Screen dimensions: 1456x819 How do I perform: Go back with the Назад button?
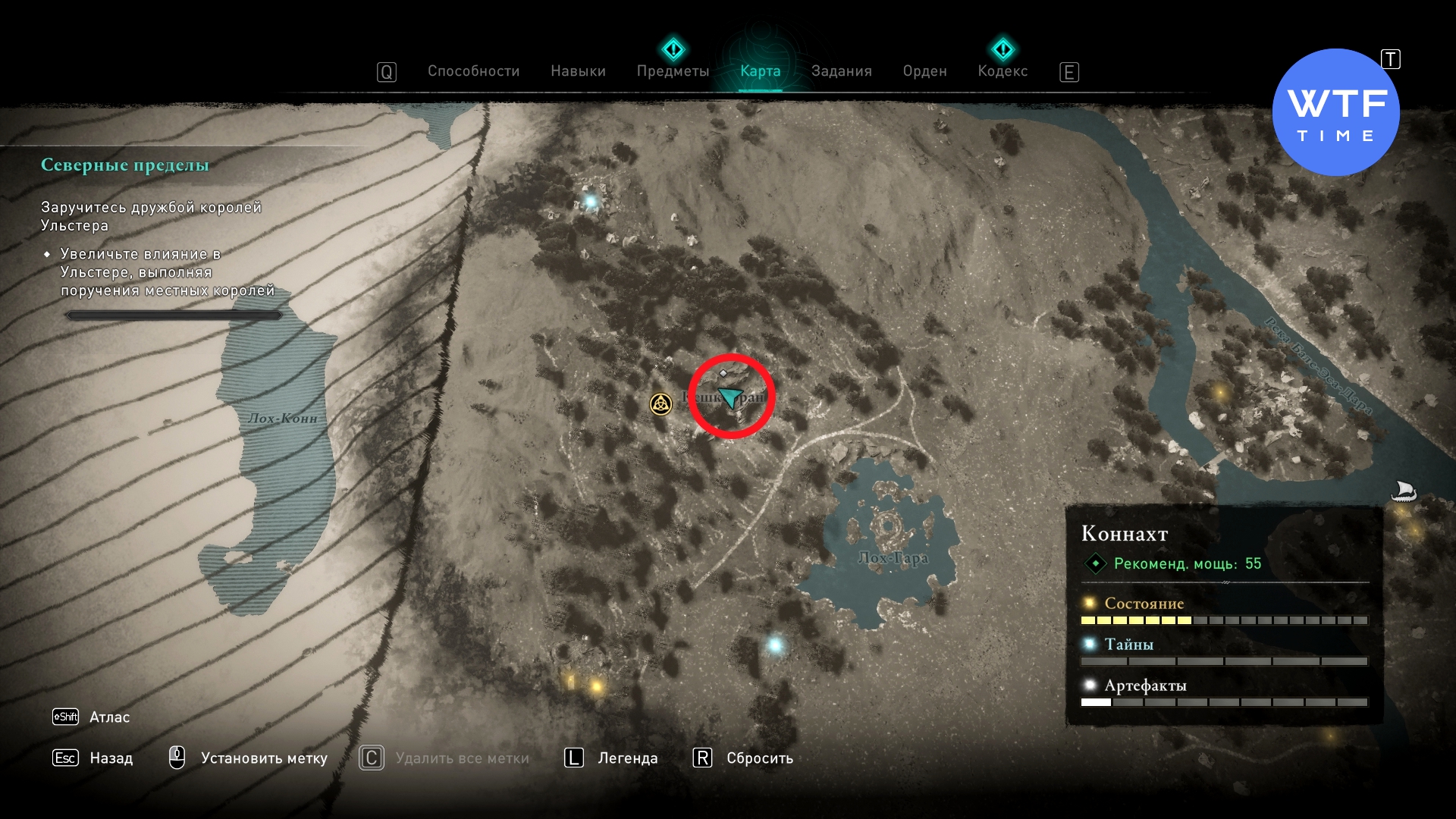pyautogui.click(x=110, y=758)
